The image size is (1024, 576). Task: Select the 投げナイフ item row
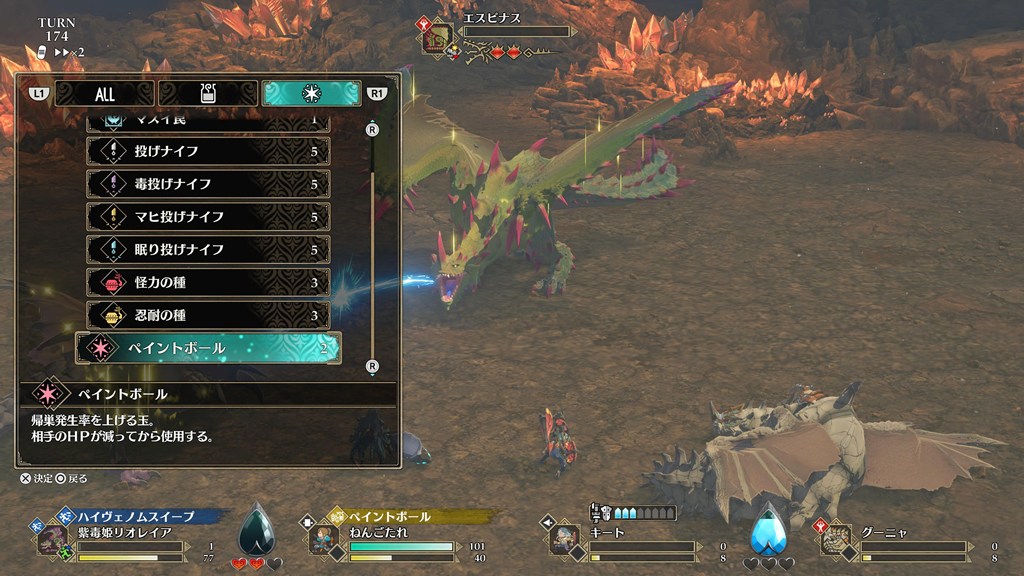[x=209, y=152]
